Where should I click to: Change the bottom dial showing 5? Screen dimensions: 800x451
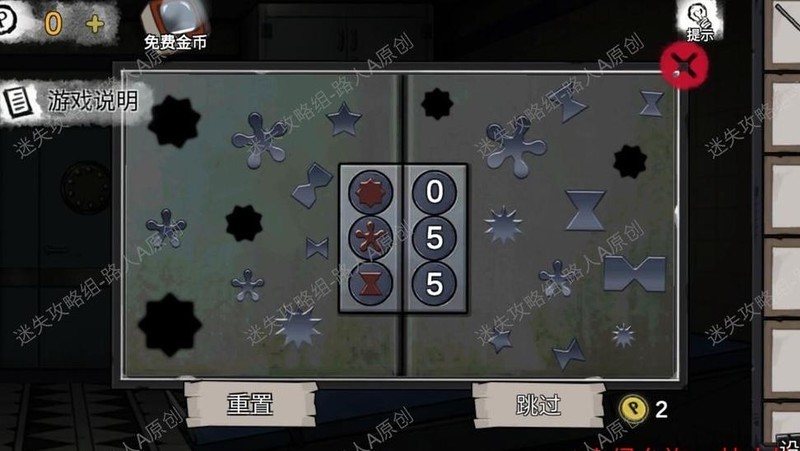pyautogui.click(x=434, y=283)
